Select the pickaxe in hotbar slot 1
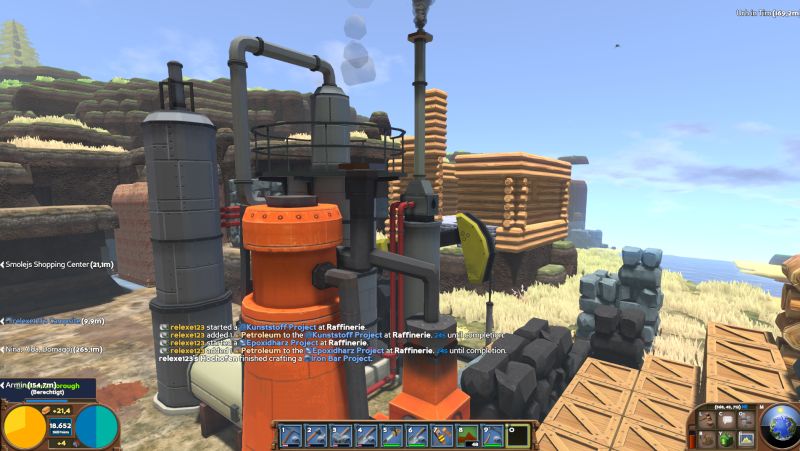Screen dimensions: 800x451 point(291,435)
